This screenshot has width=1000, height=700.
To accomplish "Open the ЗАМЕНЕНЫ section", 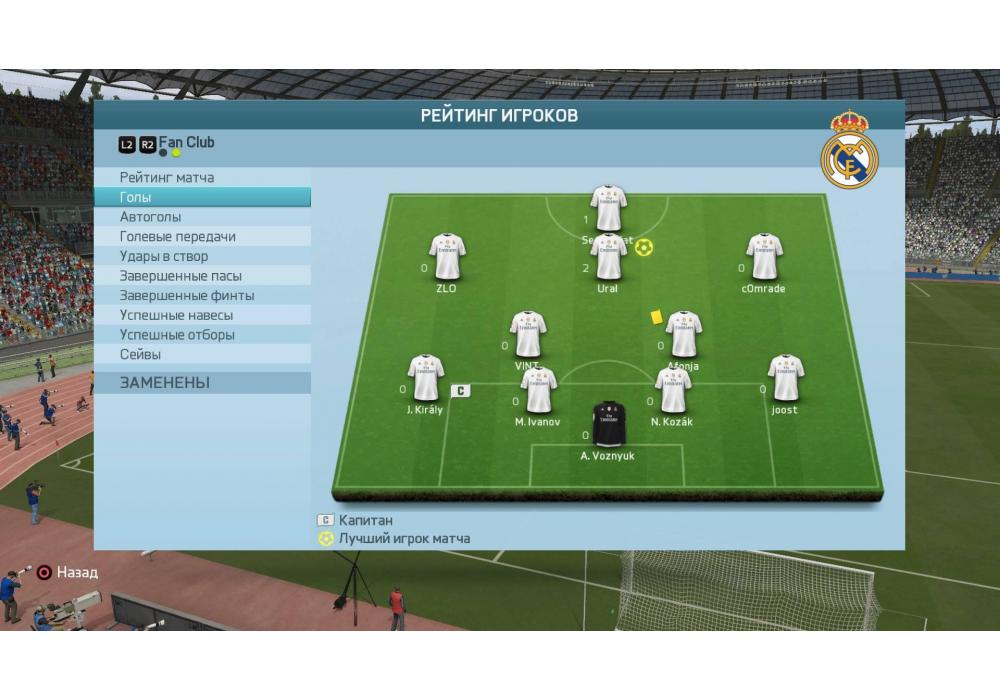I will click(165, 383).
